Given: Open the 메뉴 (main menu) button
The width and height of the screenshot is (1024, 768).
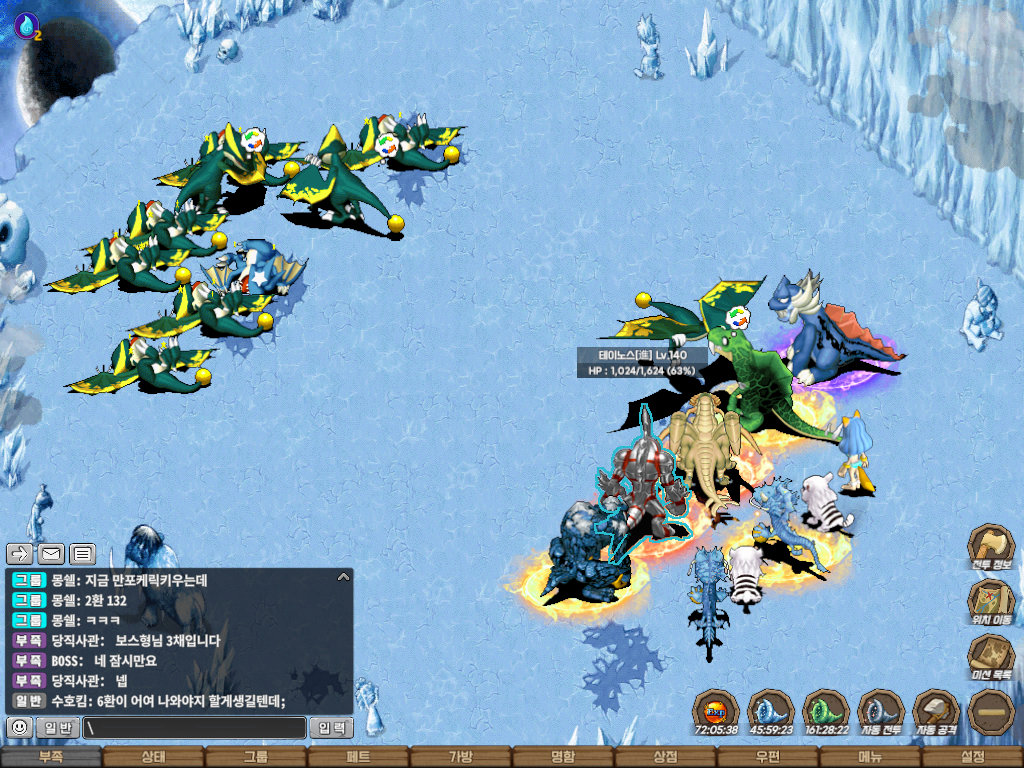Looking at the screenshot, I should 869,757.
